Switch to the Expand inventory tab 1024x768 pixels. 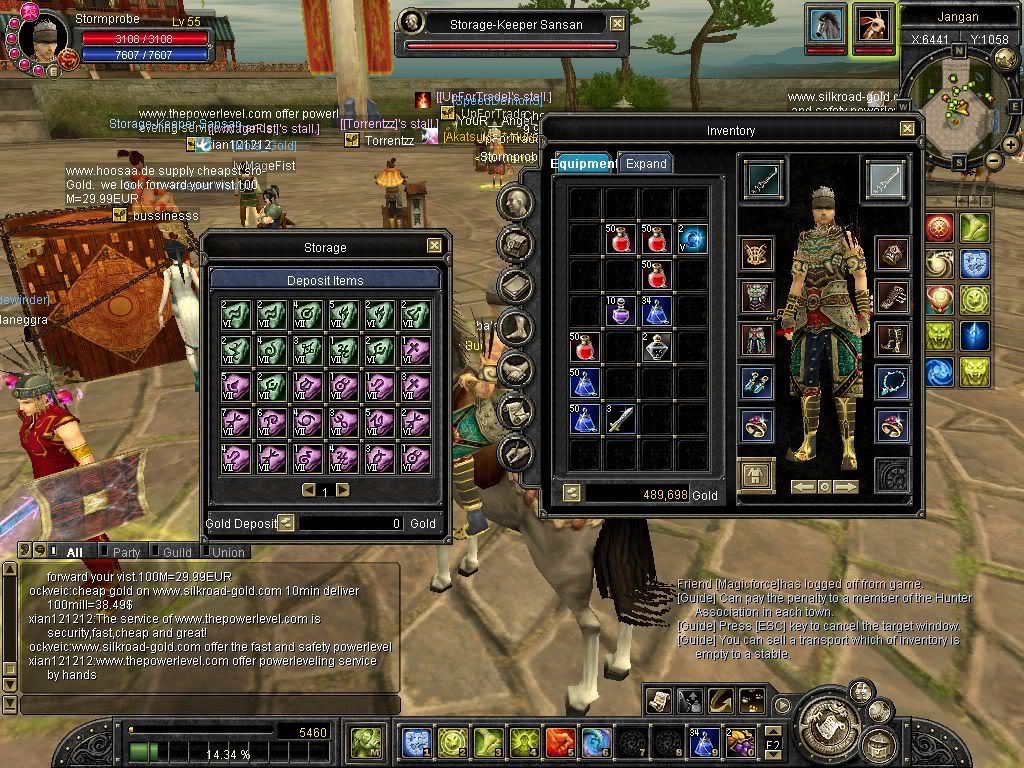tap(645, 164)
